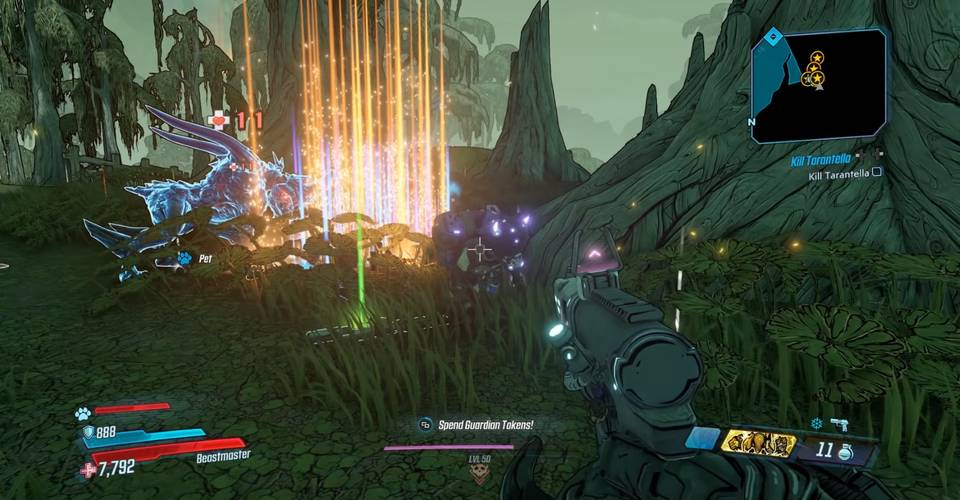Open the minimap in the corner
Screen dimensions: 960x500
(x=818, y=85)
